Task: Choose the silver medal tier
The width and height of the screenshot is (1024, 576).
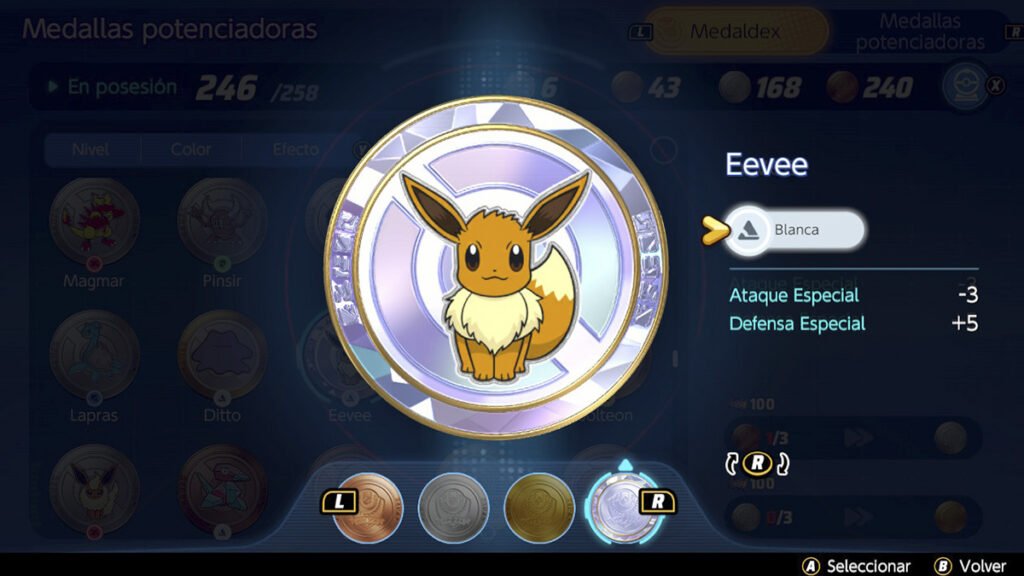Action: click(453, 507)
